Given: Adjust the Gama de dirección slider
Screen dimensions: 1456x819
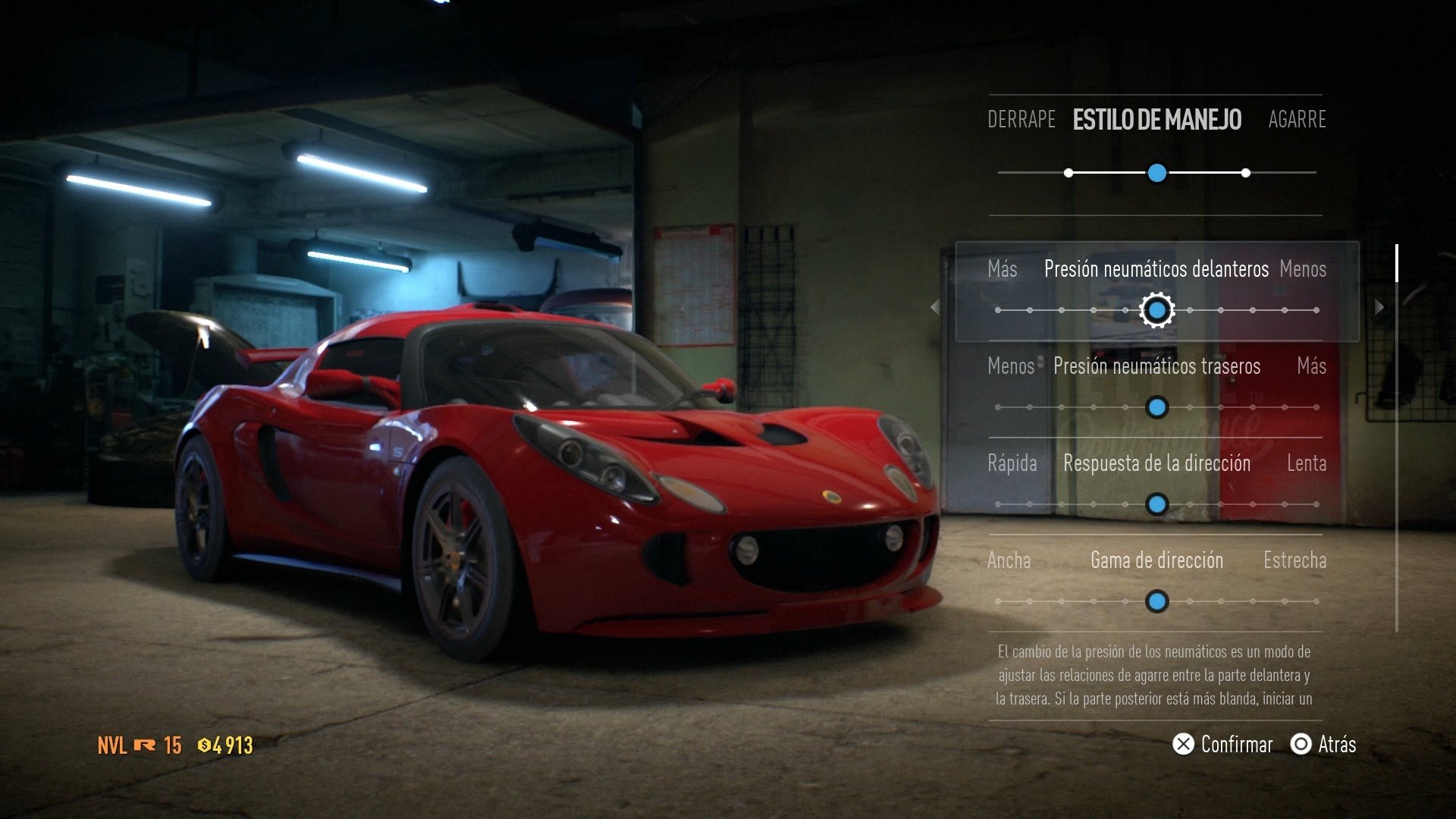Looking at the screenshot, I should point(1156,601).
